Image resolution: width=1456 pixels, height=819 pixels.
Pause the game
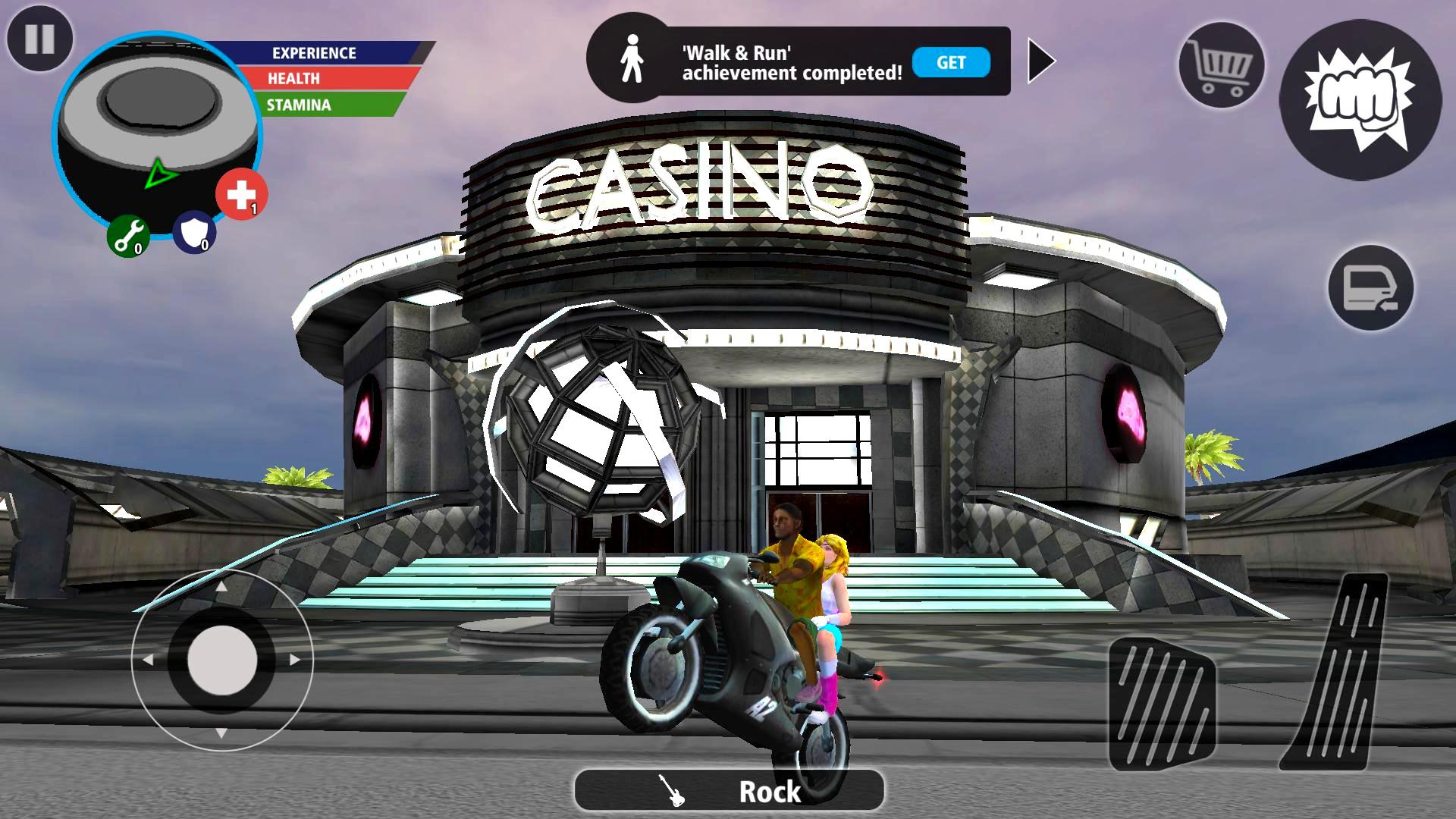pyautogui.click(x=39, y=39)
